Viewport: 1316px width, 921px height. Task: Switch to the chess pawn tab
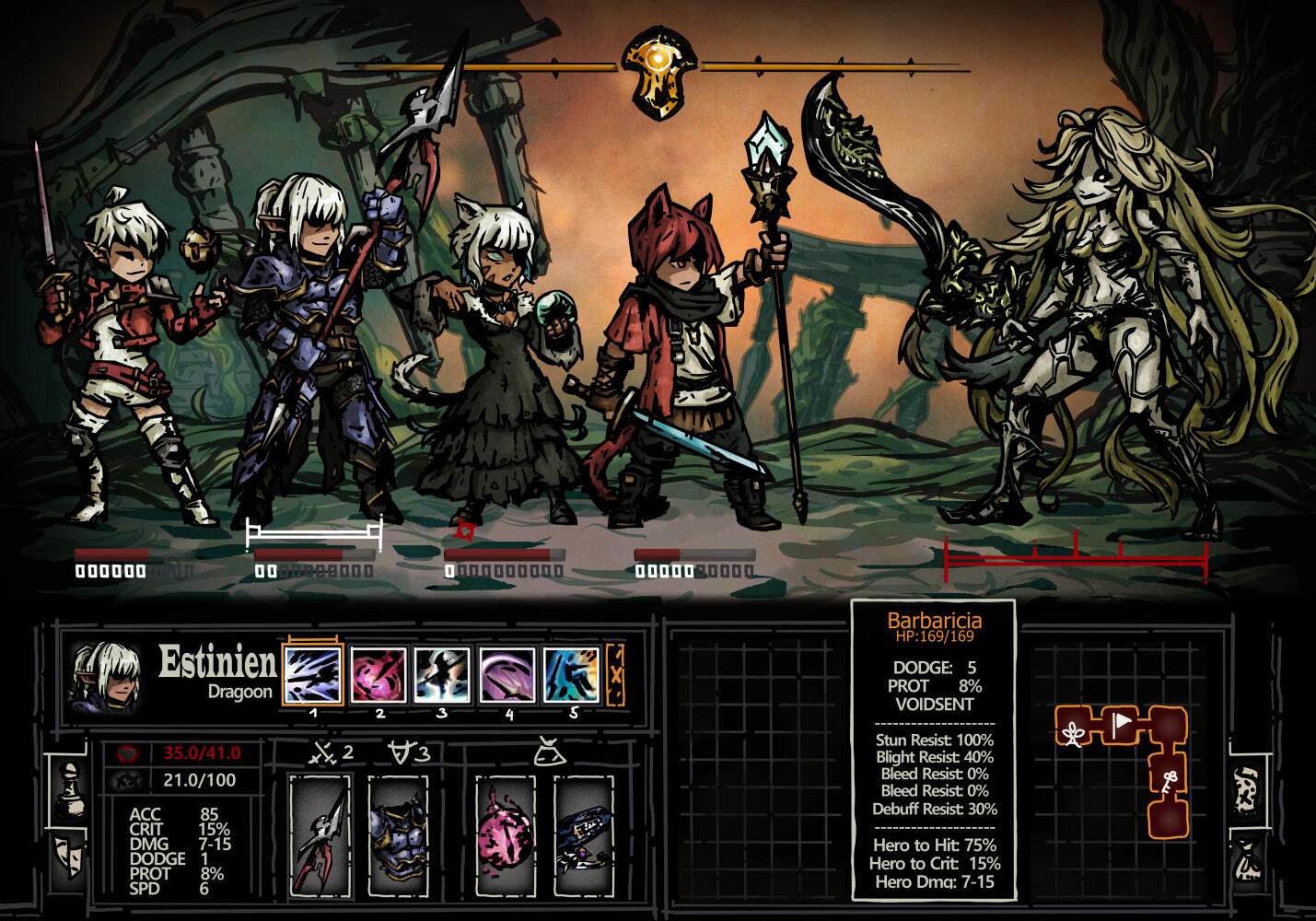pos(70,788)
